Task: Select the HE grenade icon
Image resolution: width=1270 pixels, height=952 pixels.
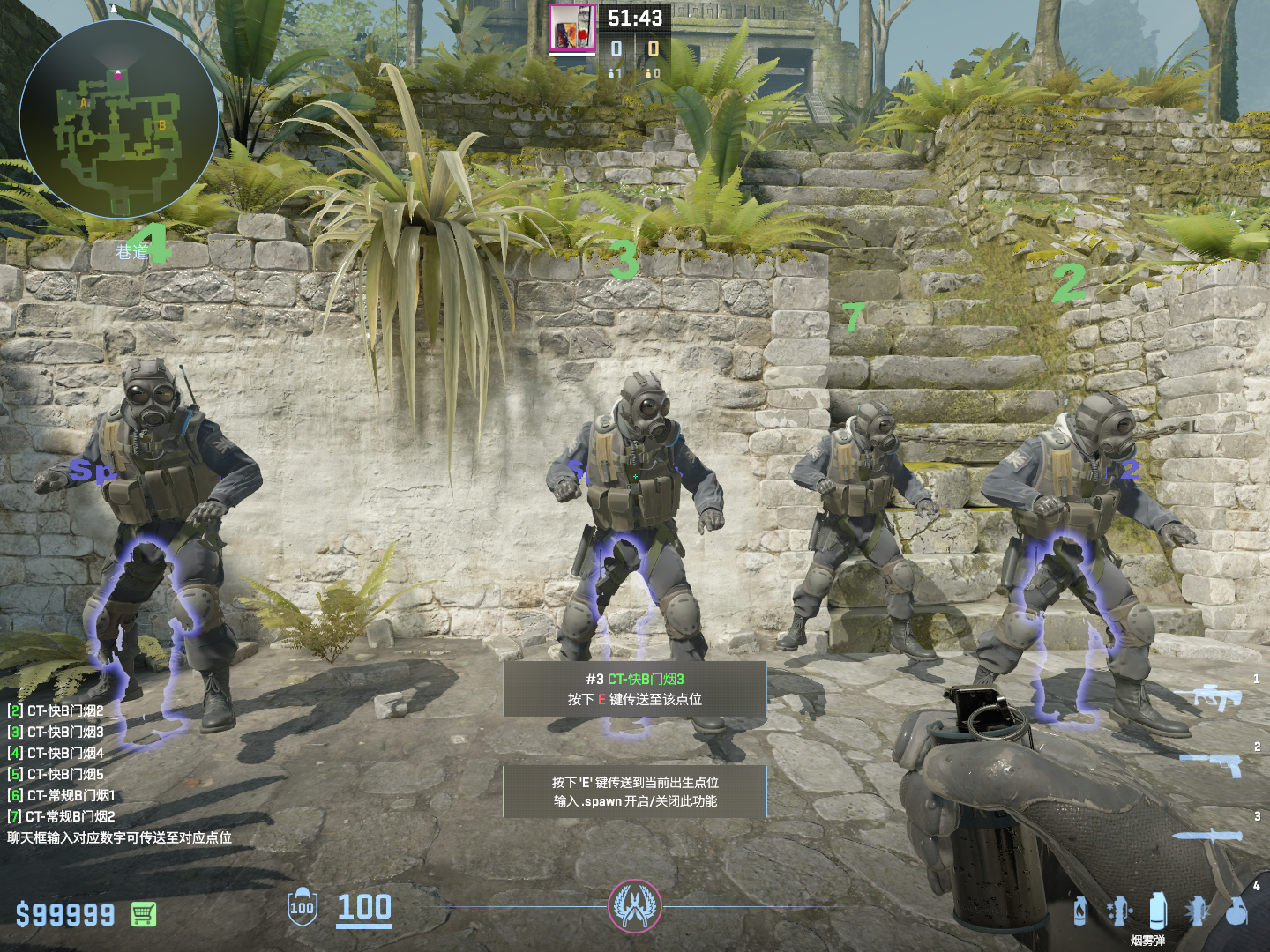Action: pyautogui.click(x=1236, y=911)
